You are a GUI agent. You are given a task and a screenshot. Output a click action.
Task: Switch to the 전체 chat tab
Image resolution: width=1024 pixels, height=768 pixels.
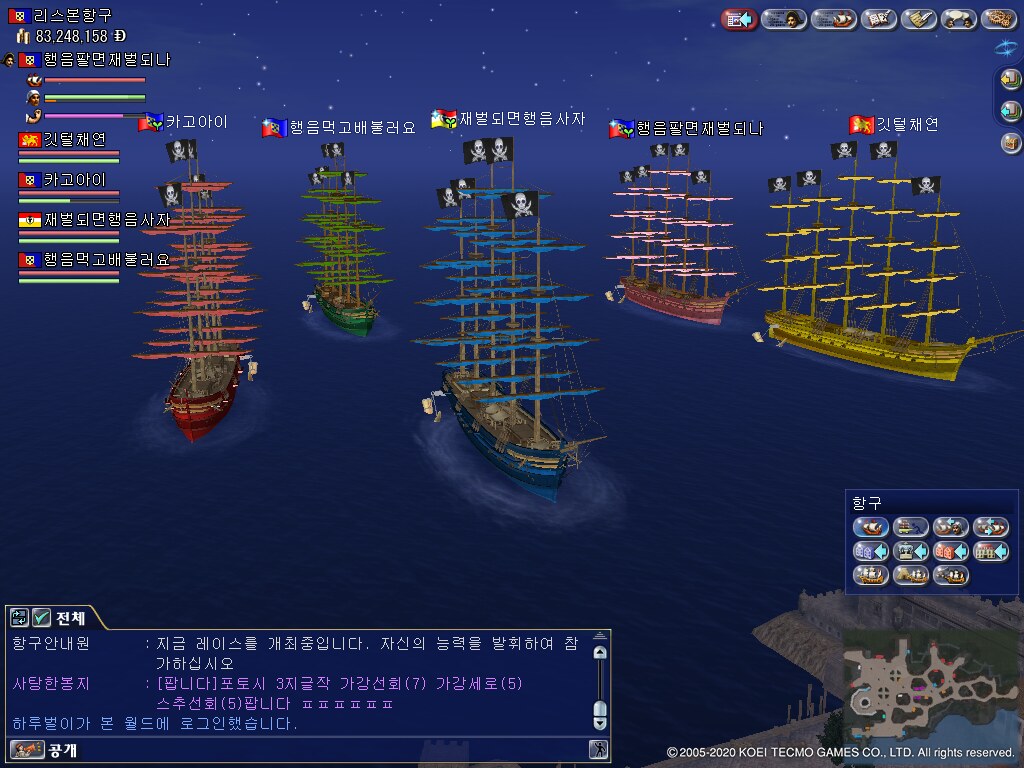click(x=70, y=617)
